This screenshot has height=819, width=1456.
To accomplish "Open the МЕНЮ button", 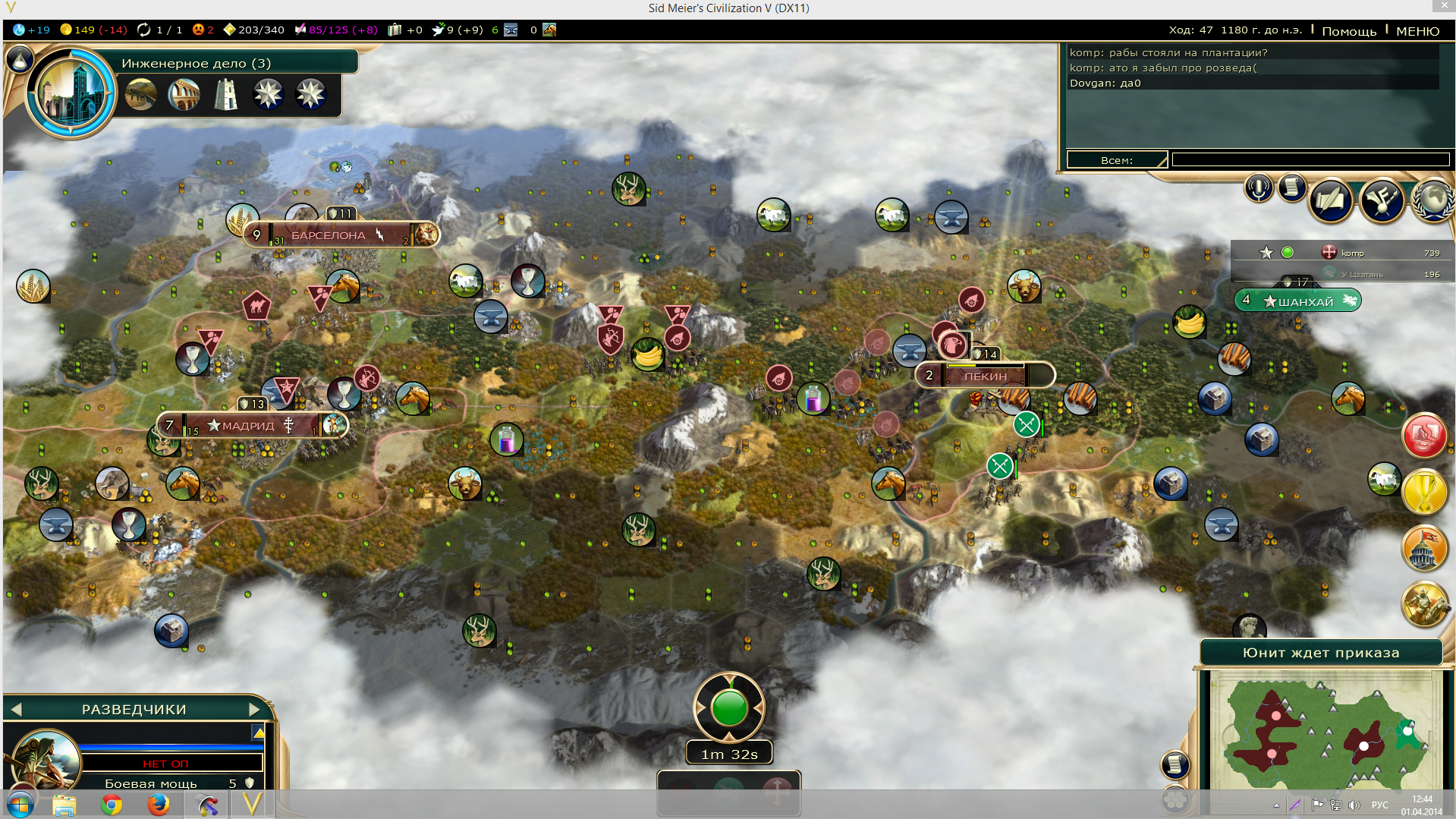I will [x=1417, y=30].
